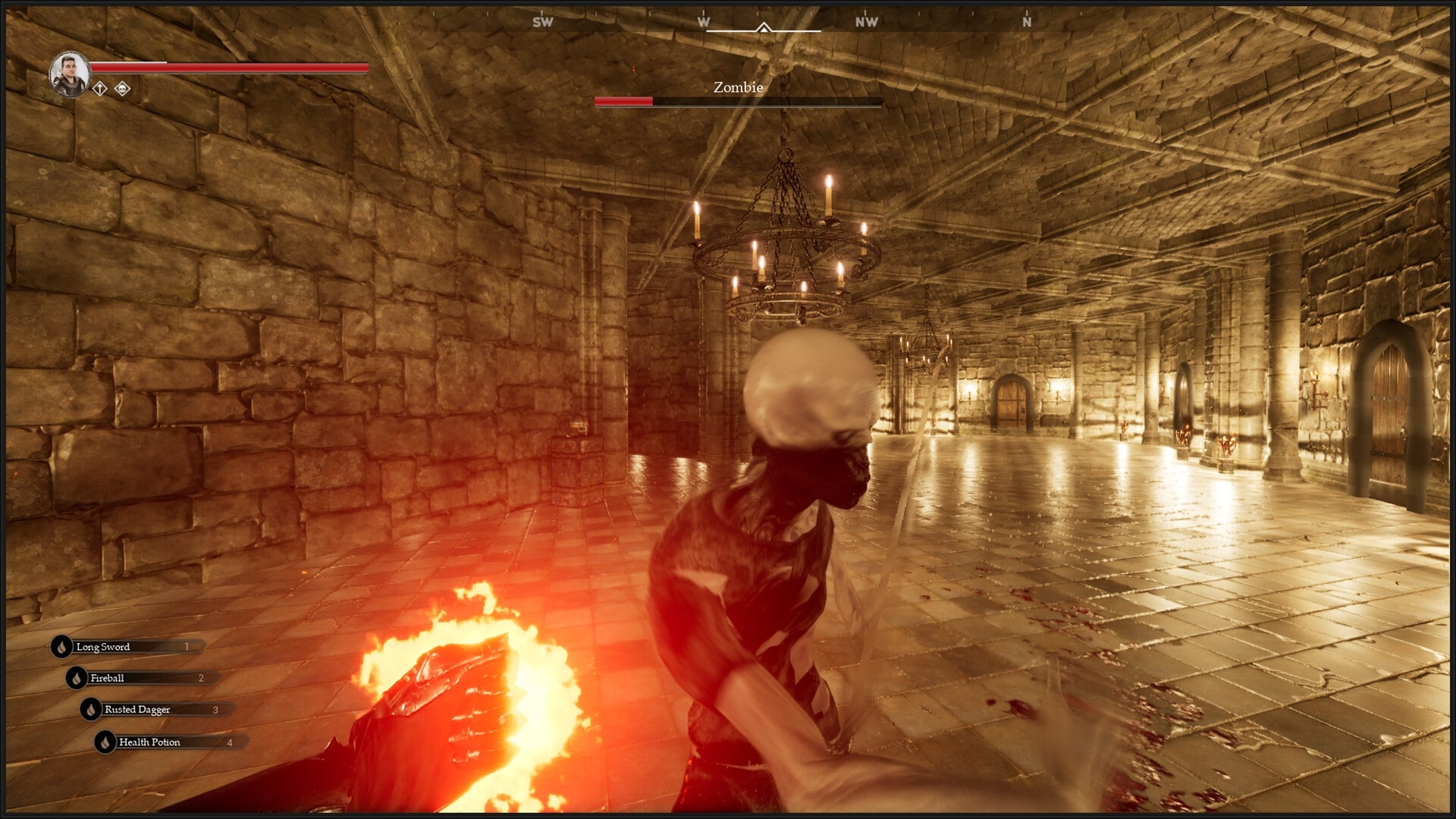
Task: Click the skull diamond icon under the portrait
Action: point(122,89)
